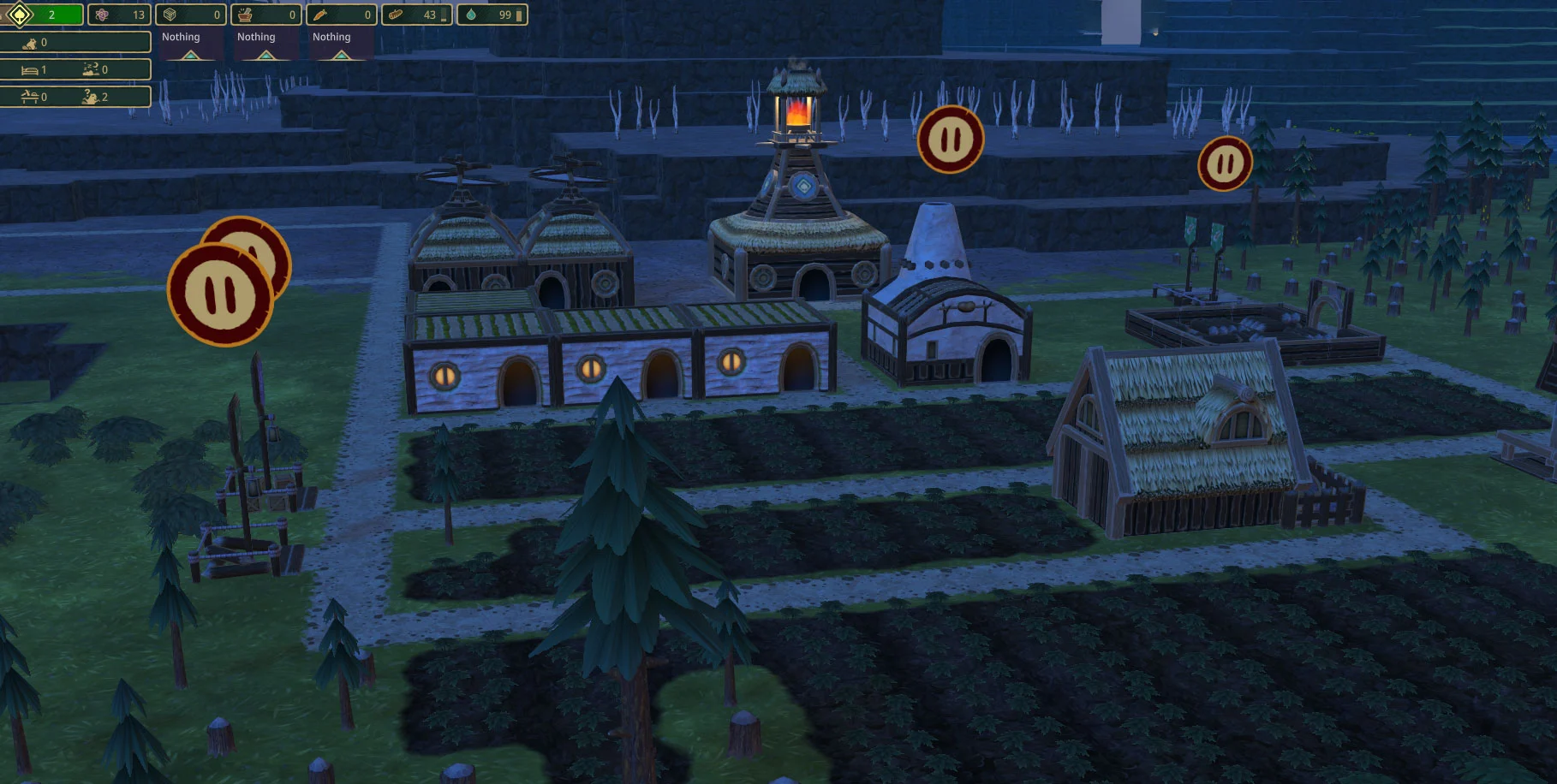Open the workbench and unemployed beavers panel
The width and height of the screenshot is (1557, 784).
pyautogui.click(x=75, y=97)
